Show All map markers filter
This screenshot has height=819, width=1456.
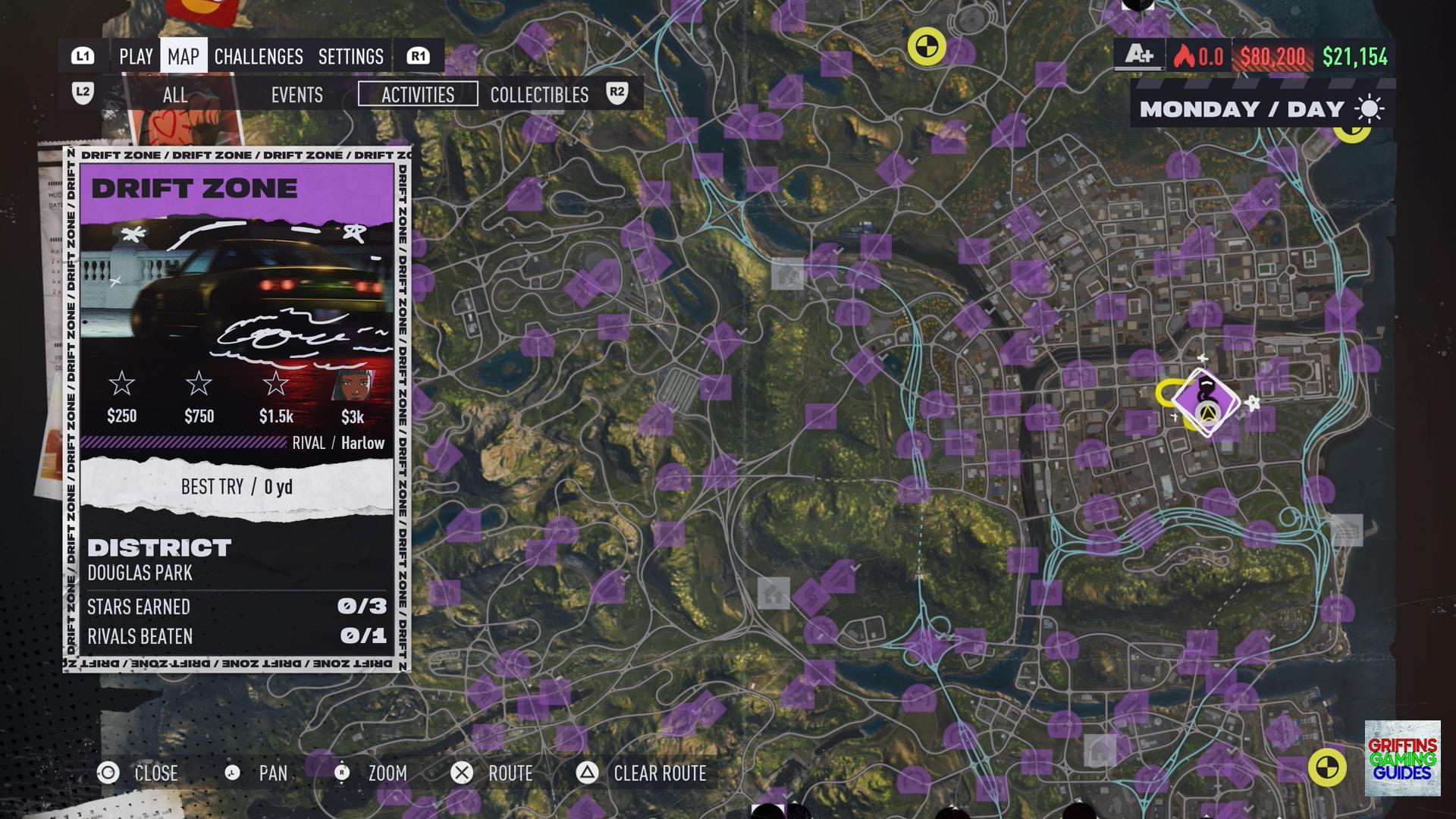[175, 95]
